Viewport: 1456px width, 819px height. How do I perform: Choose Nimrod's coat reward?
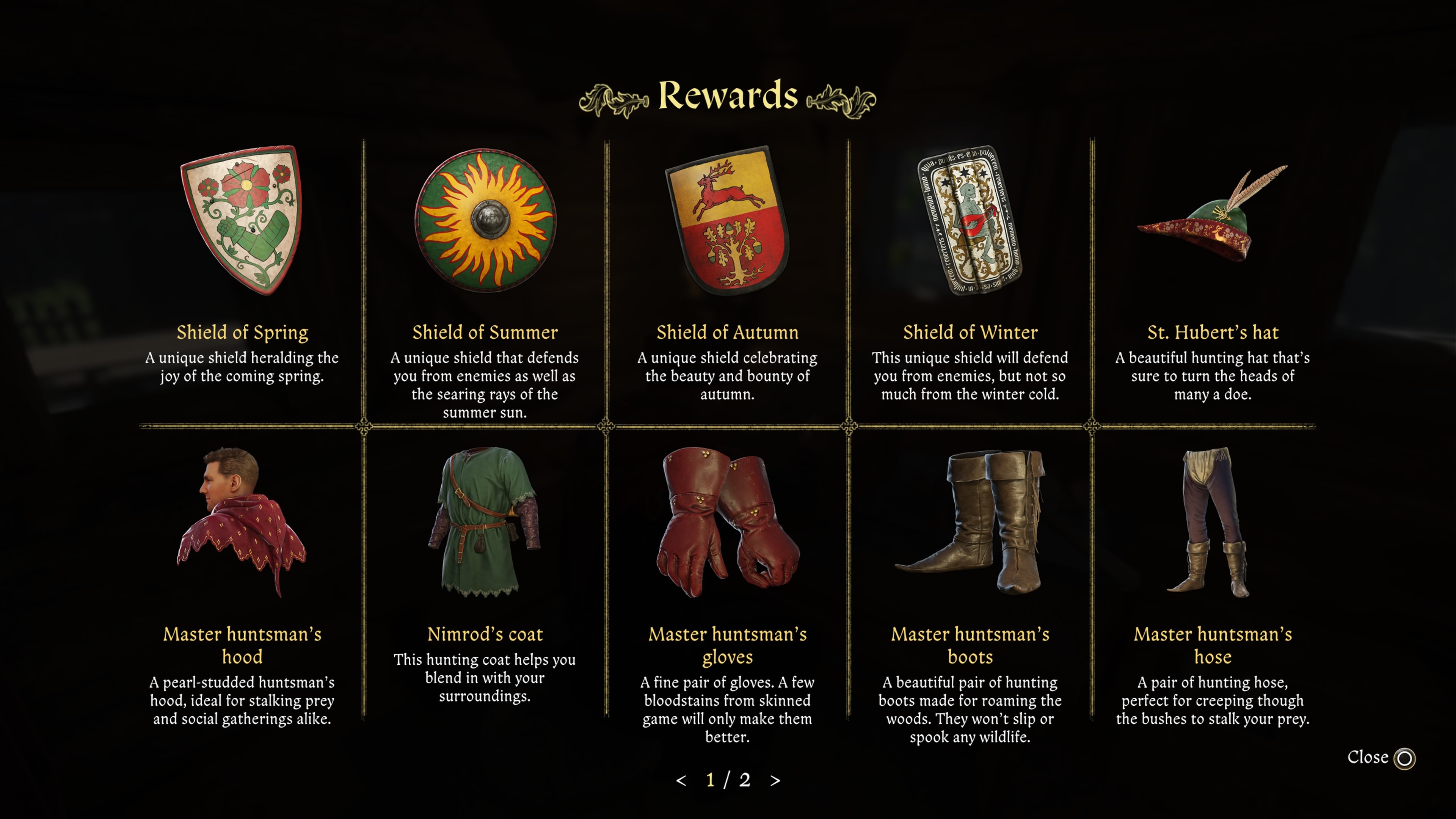tap(485, 523)
